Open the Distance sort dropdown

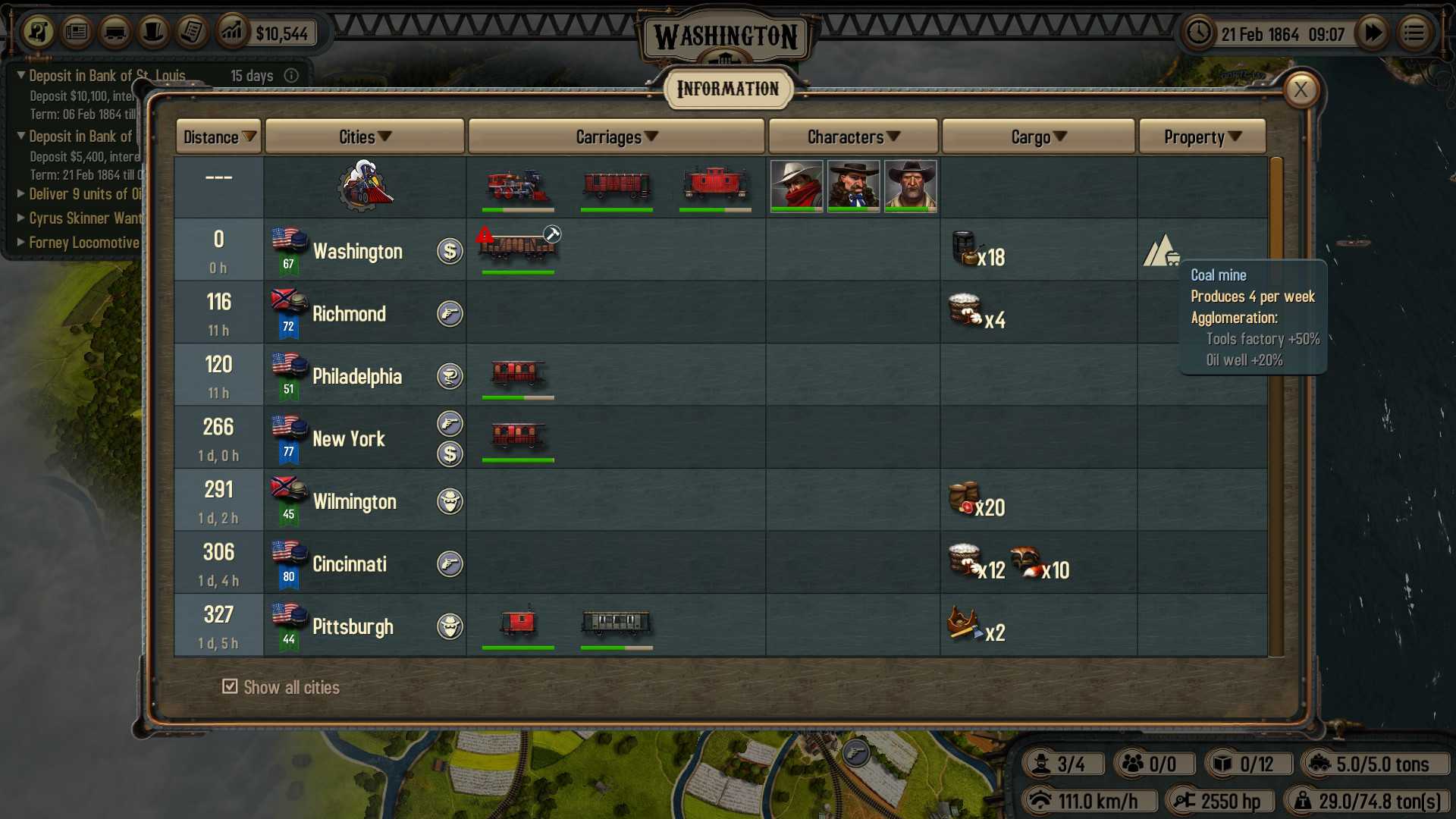pos(218,136)
